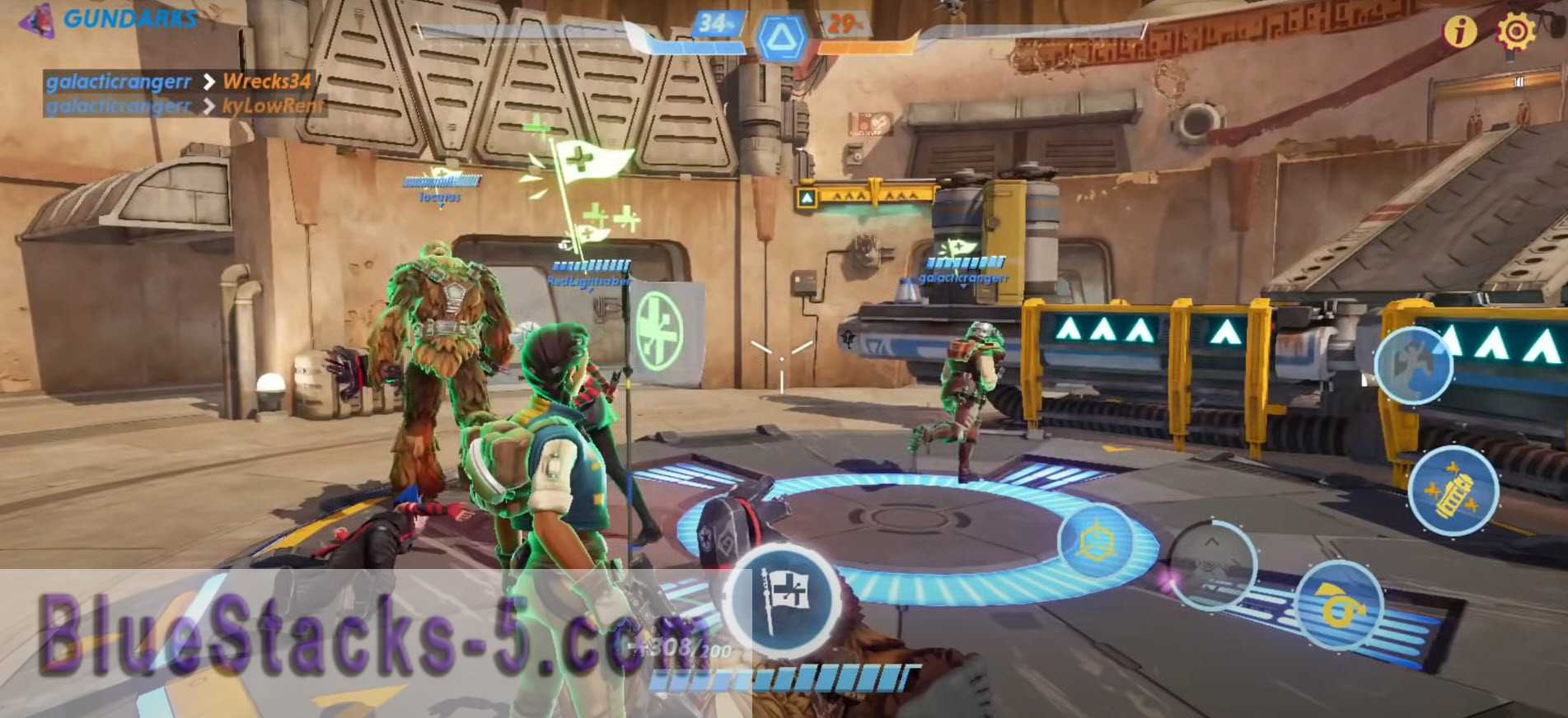The height and width of the screenshot is (718, 1568).
Task: Use the yellow battery pack ability
Action: click(x=1453, y=490)
